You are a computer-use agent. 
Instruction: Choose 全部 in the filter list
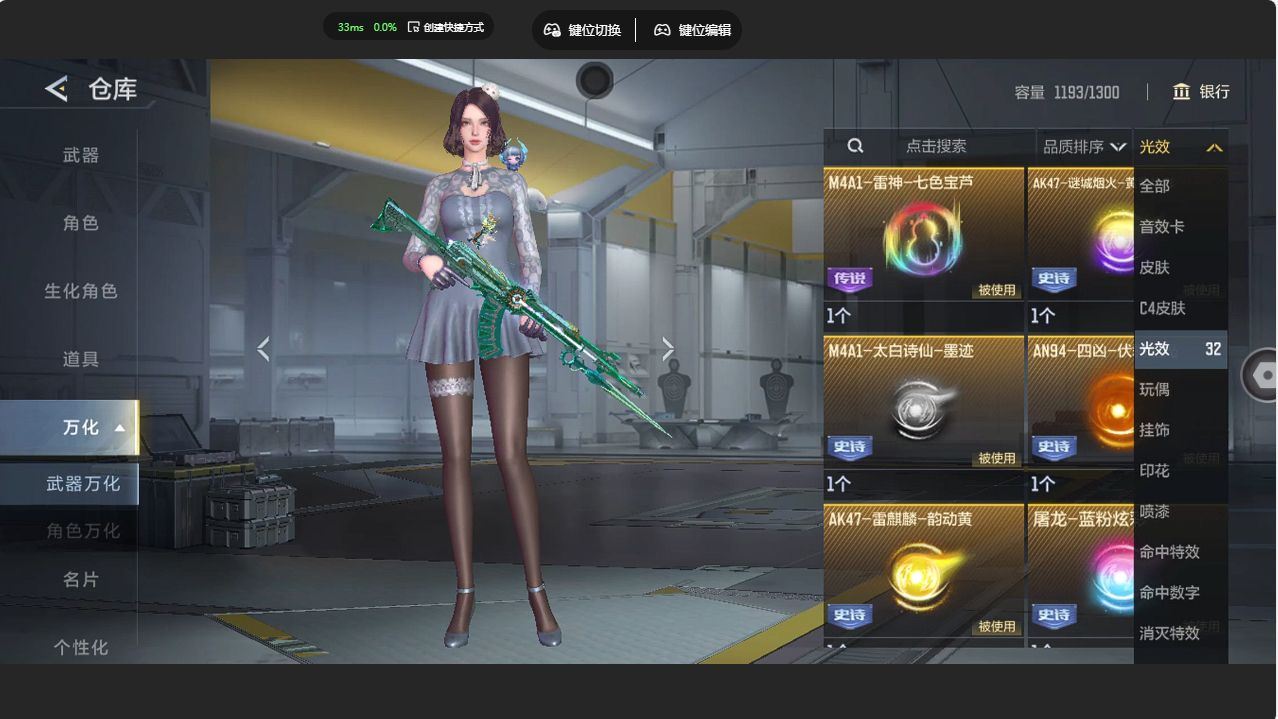click(1155, 186)
